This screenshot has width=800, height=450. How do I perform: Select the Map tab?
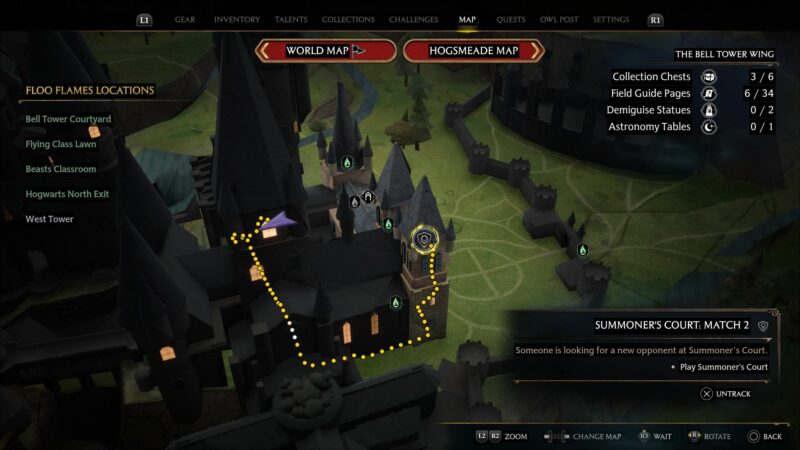467,19
